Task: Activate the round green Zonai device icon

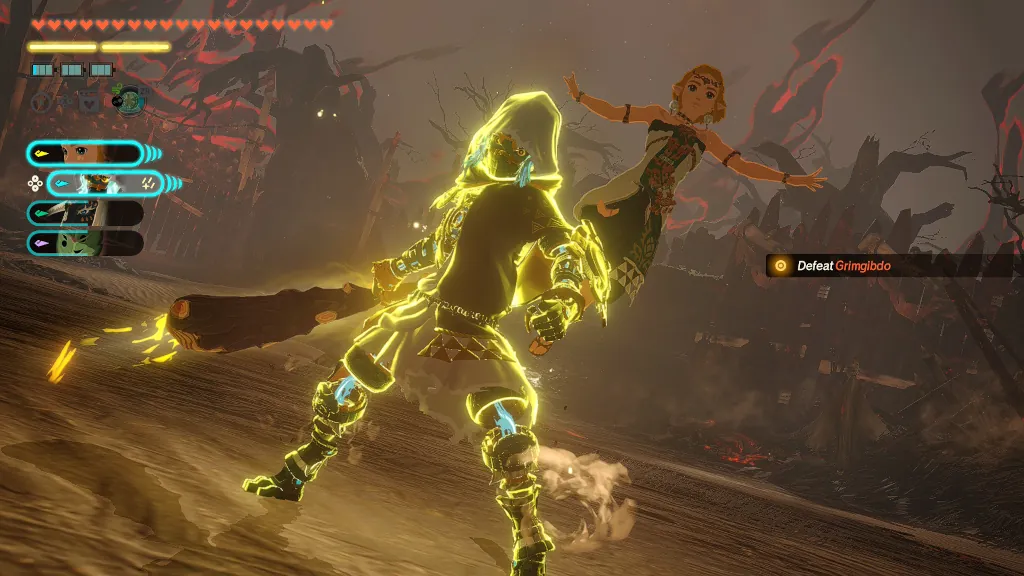Action: click(128, 100)
